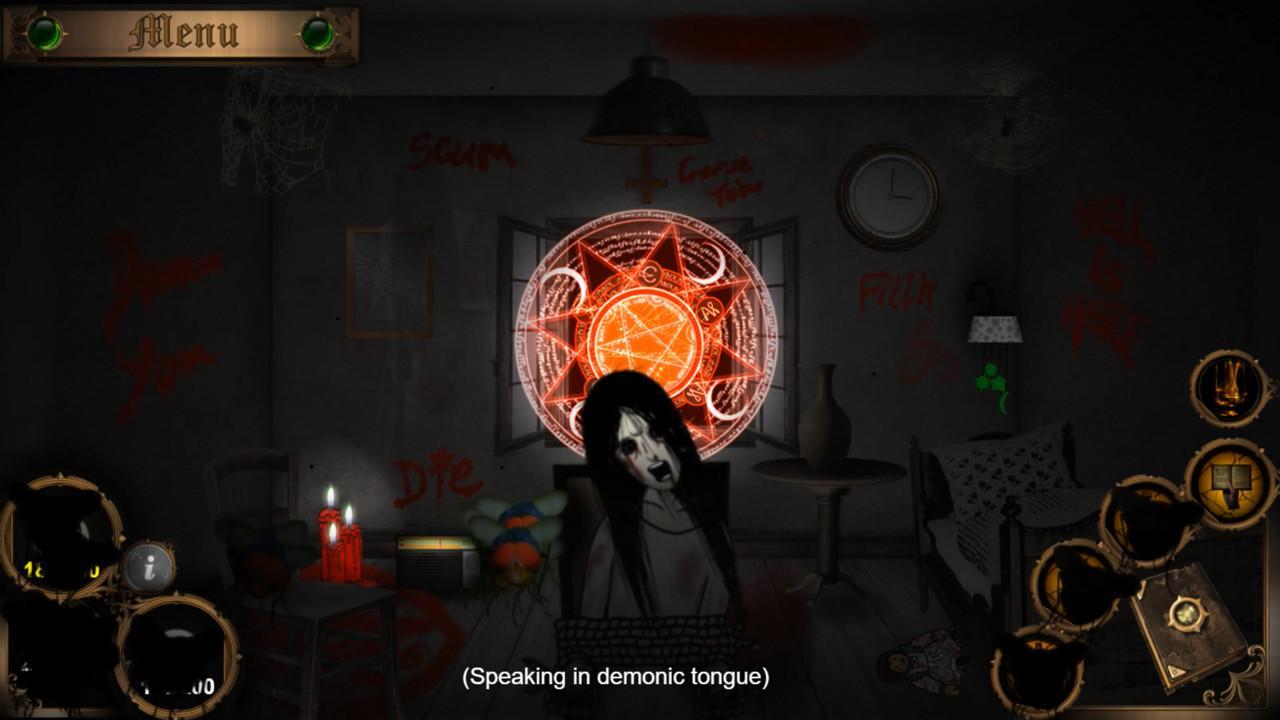The width and height of the screenshot is (1280, 720).
Task: Click the wall clock
Action: point(887,195)
